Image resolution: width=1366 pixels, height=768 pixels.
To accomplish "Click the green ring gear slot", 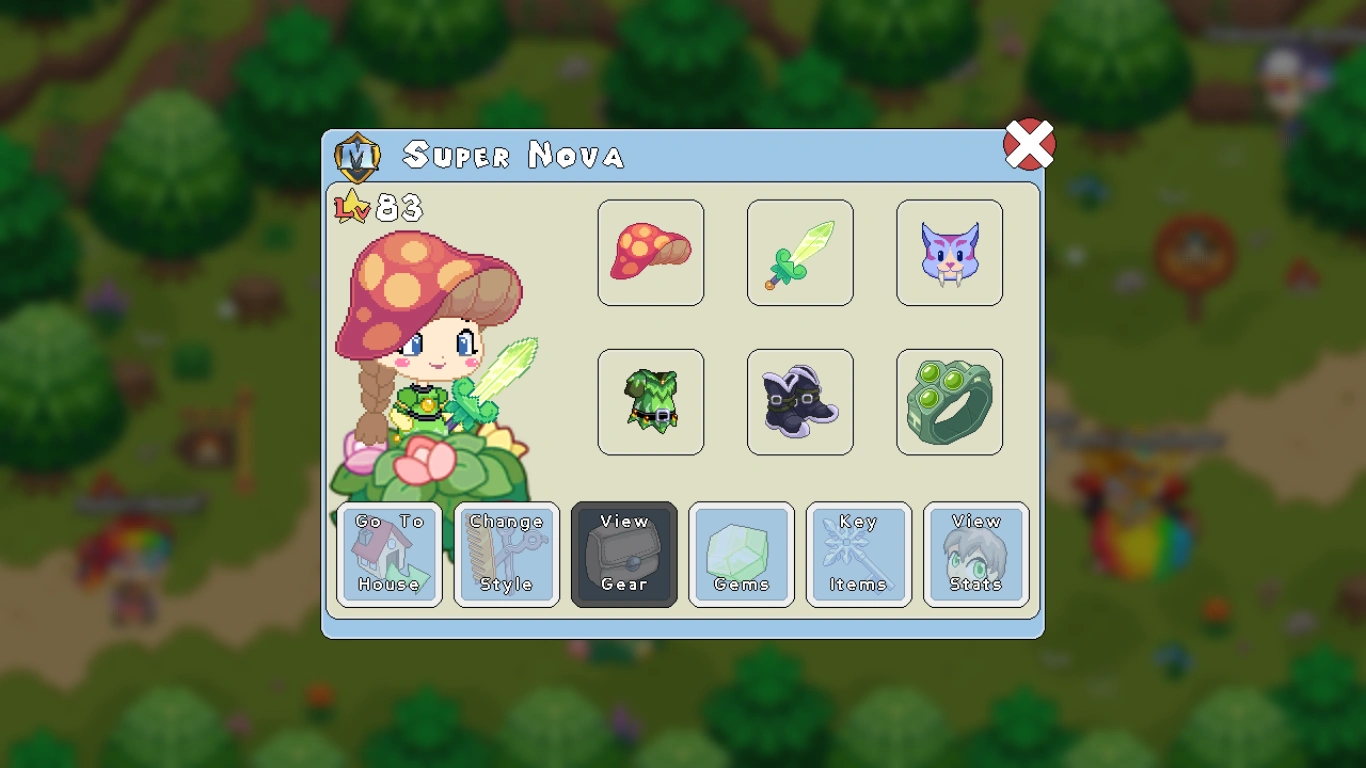I will pos(948,402).
